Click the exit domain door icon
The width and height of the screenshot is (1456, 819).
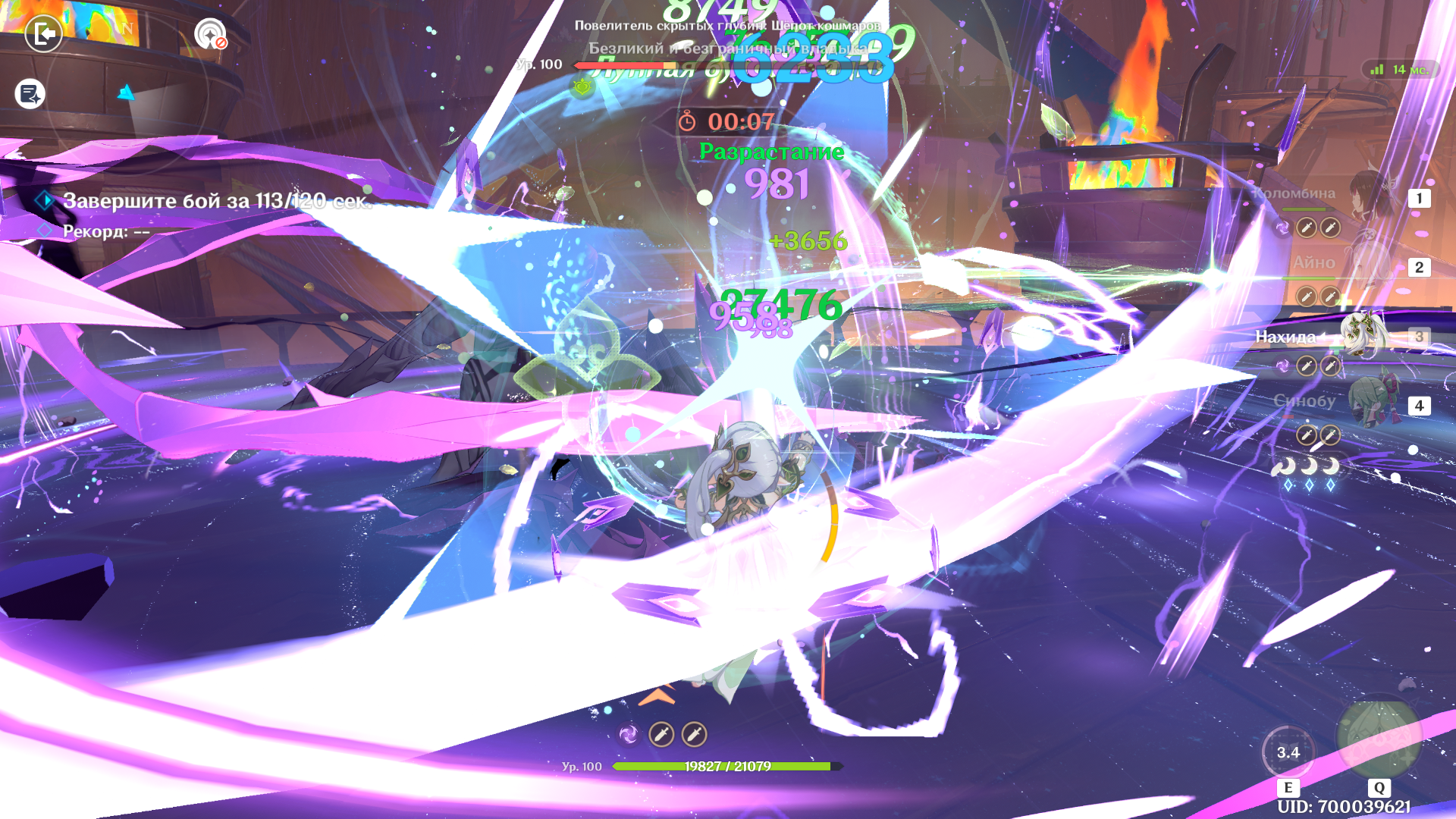pos(43,34)
